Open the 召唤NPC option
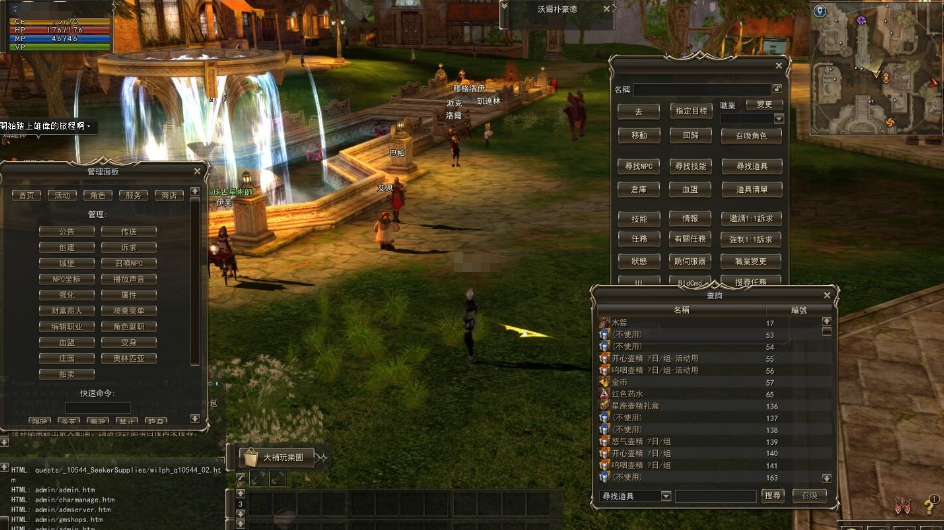Screen dimensions: 944x530 tap(129, 263)
